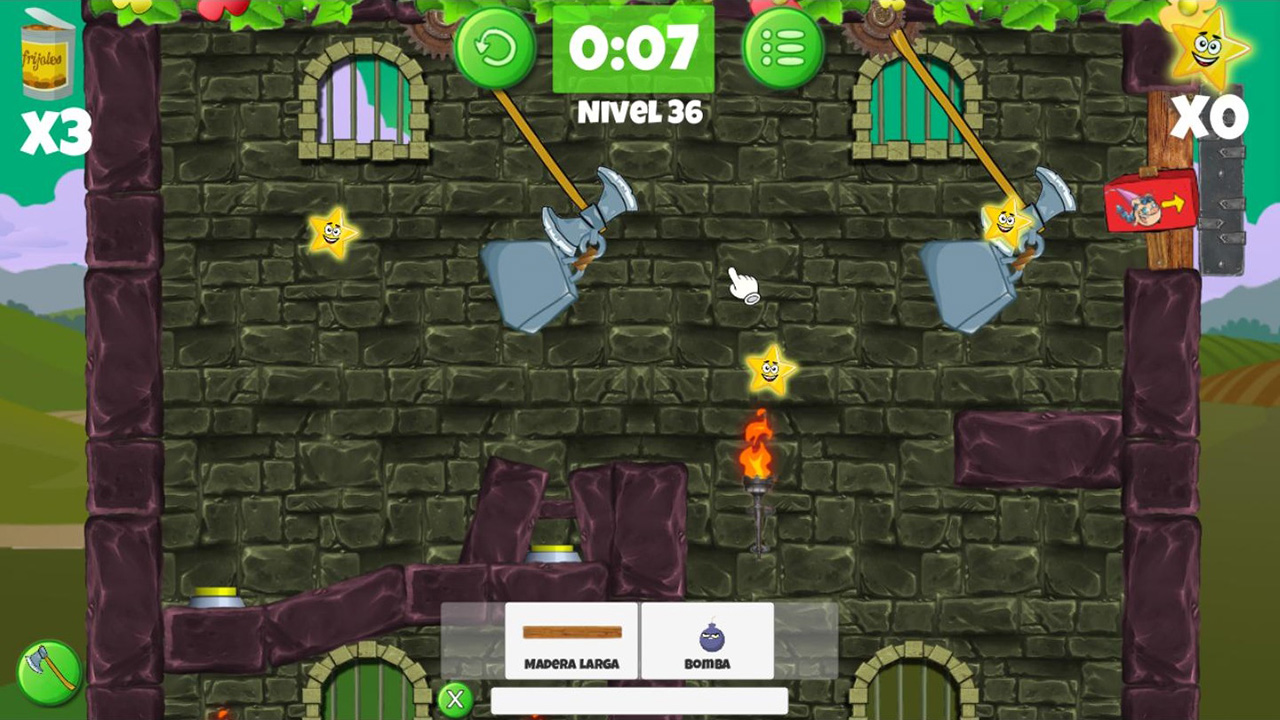
Task: Open the level objectives list icon
Action: [783, 46]
